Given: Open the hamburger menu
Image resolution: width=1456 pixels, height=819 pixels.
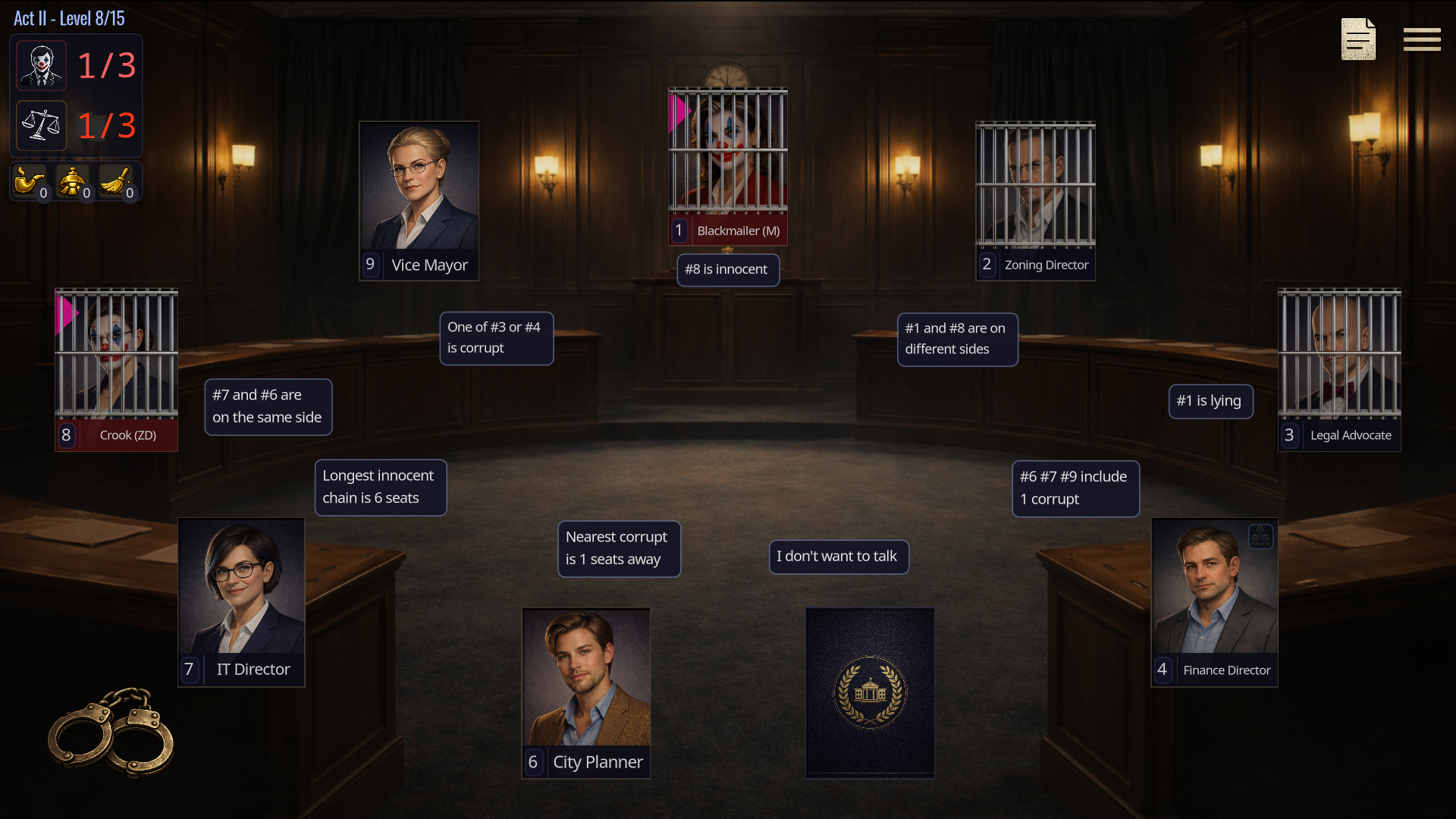Looking at the screenshot, I should (x=1421, y=39).
